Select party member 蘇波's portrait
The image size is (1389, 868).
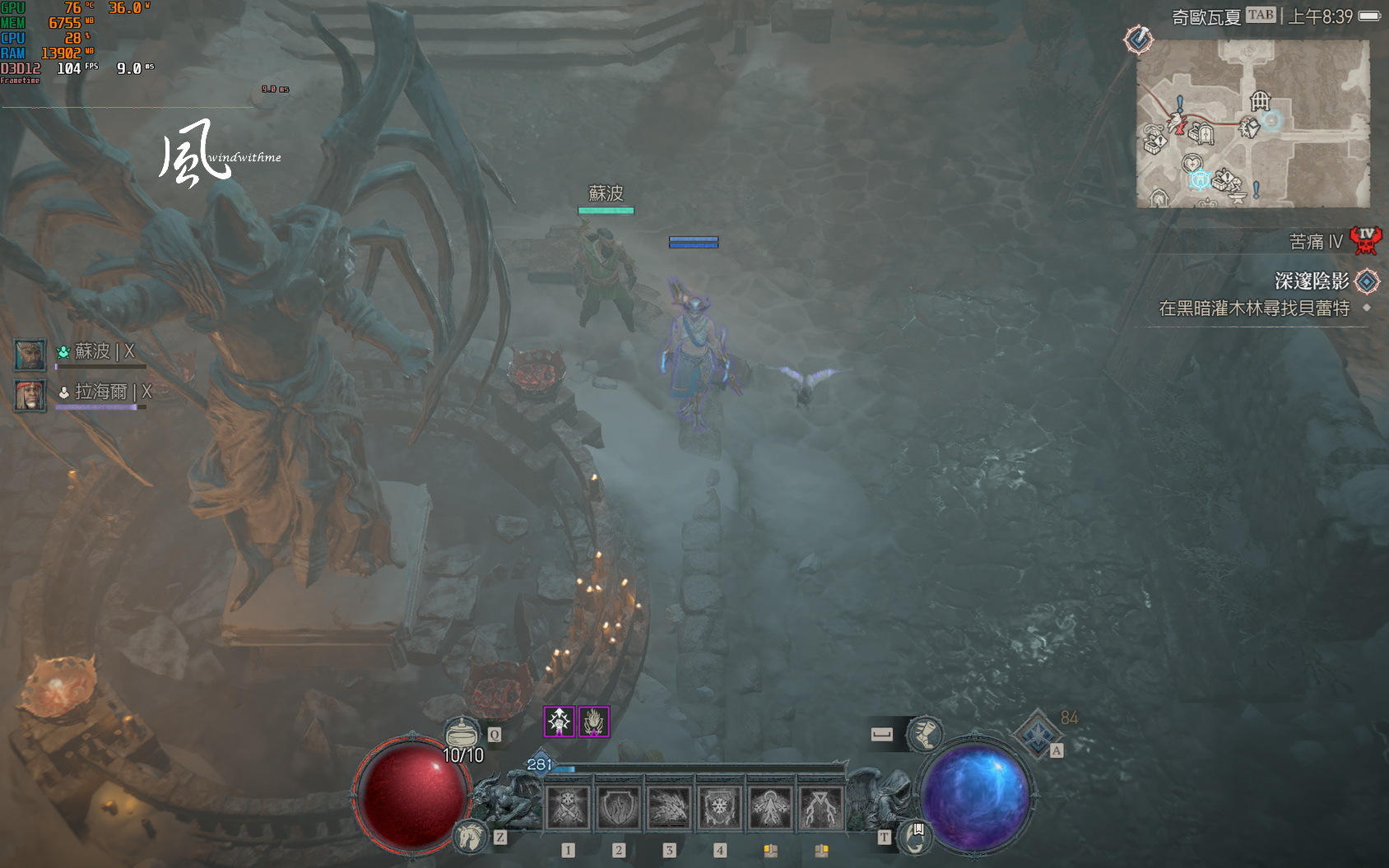[x=30, y=354]
